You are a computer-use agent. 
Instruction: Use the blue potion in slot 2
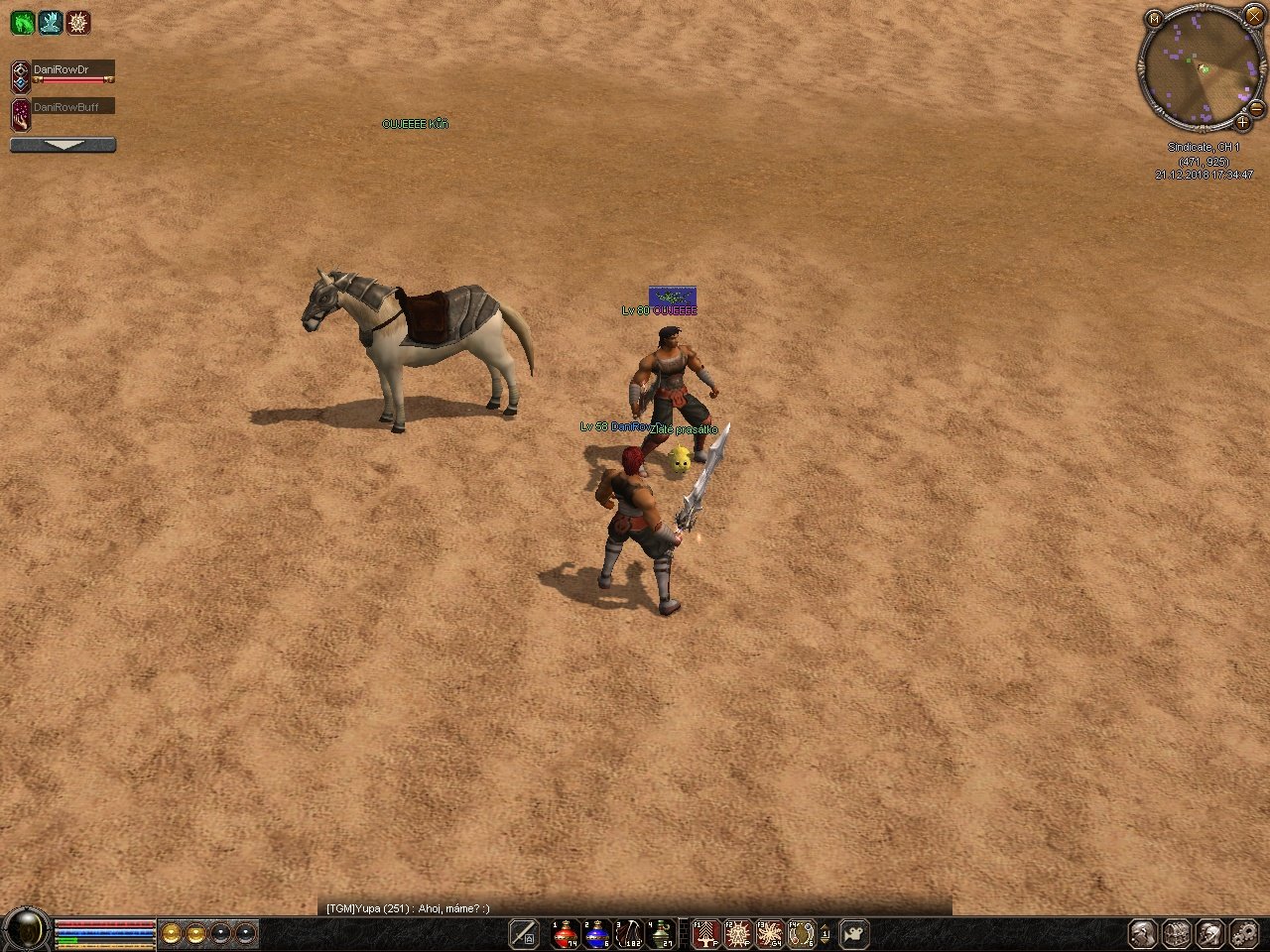[597, 933]
